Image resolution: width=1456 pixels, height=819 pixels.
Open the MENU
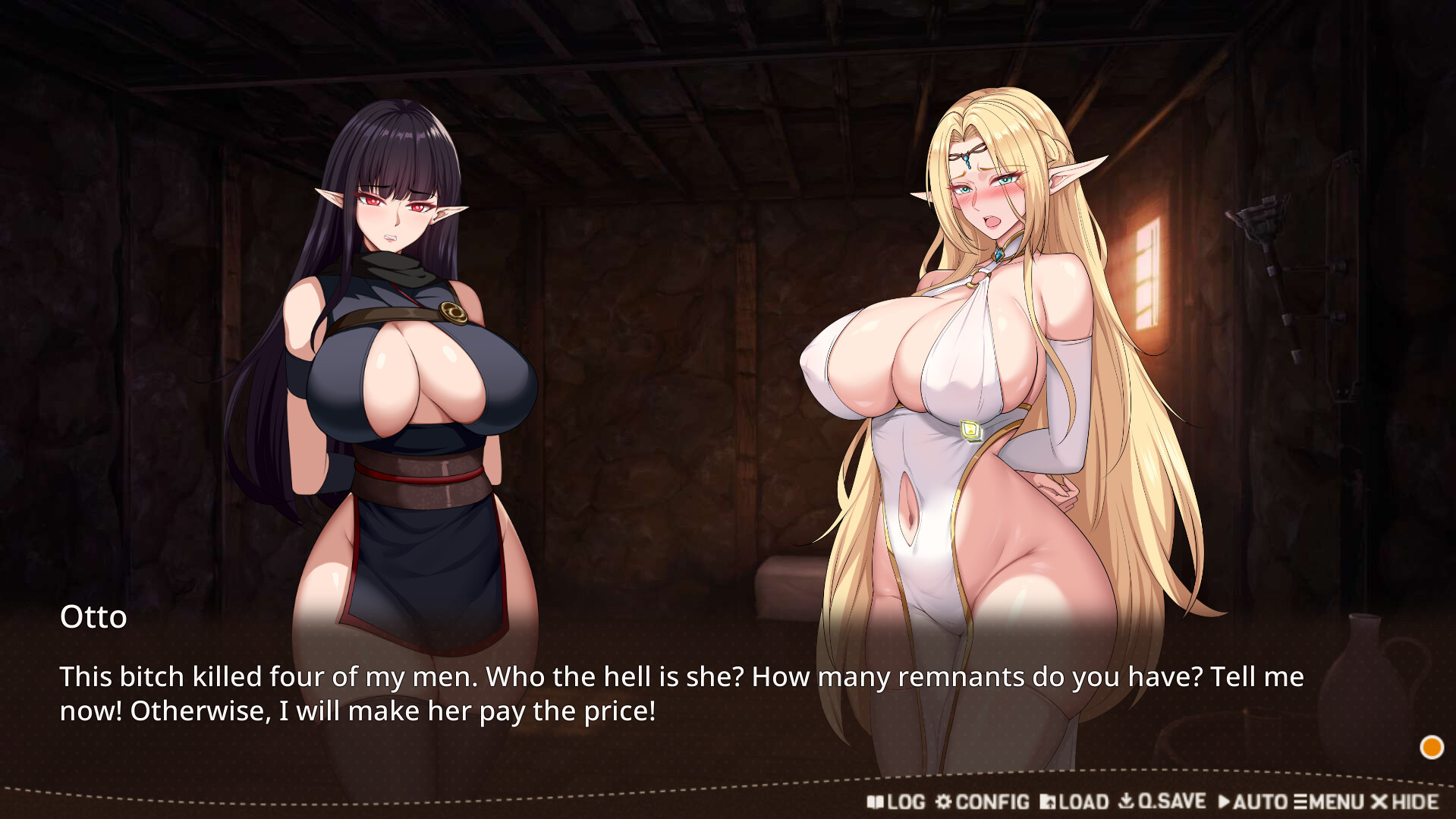point(1329,802)
